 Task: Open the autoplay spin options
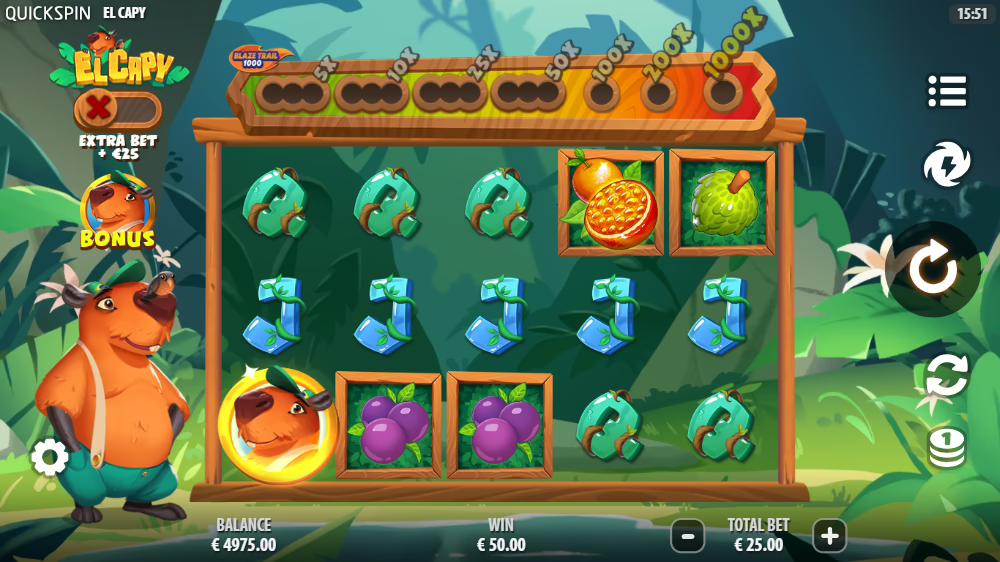click(946, 374)
